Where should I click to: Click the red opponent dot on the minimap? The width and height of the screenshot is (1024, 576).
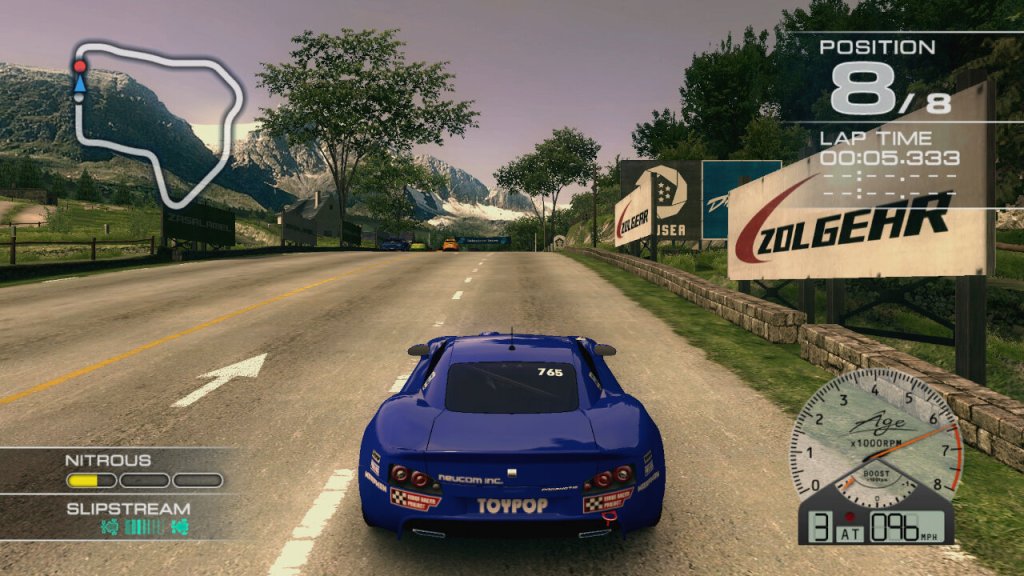(x=80, y=66)
